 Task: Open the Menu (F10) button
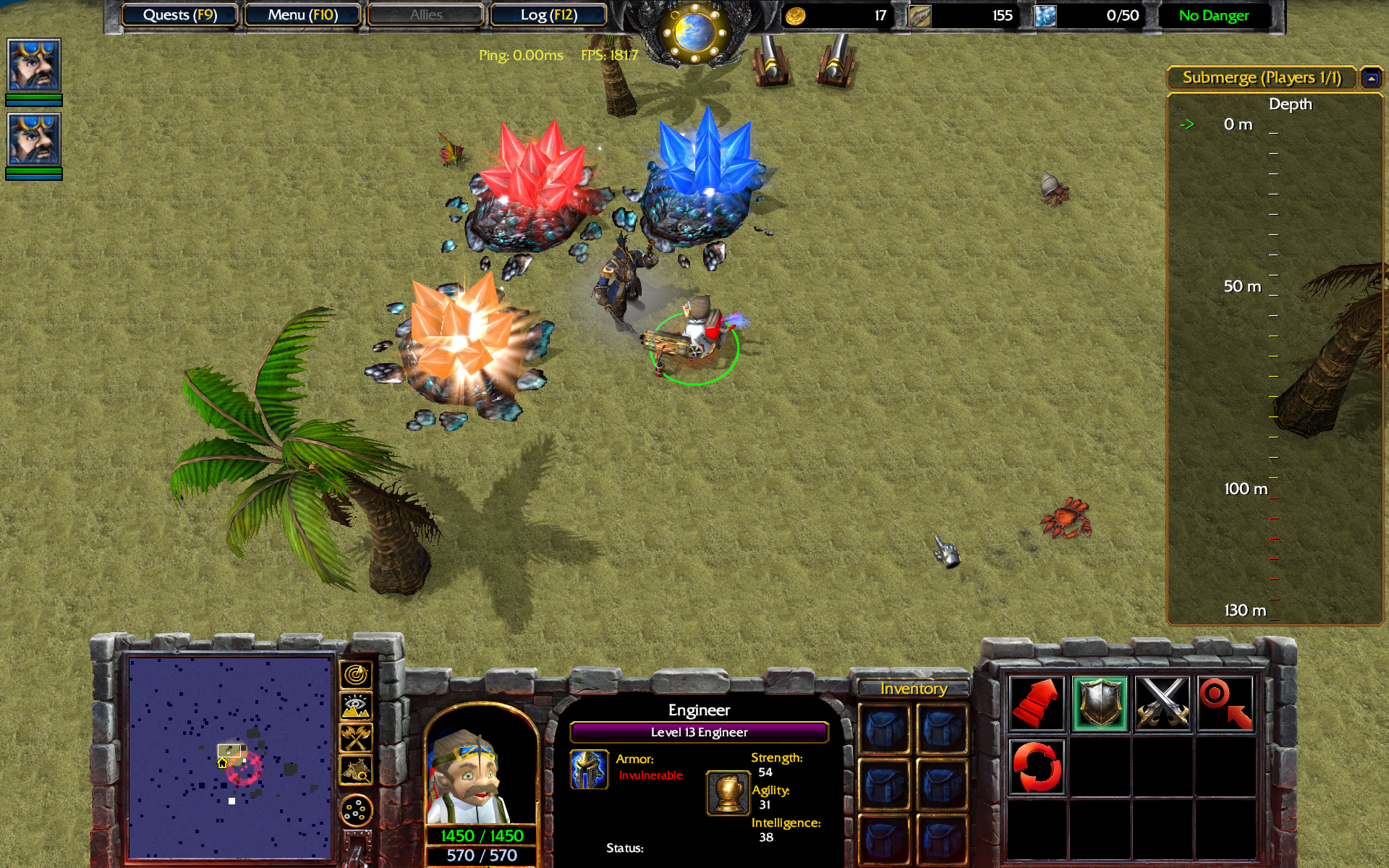point(302,15)
